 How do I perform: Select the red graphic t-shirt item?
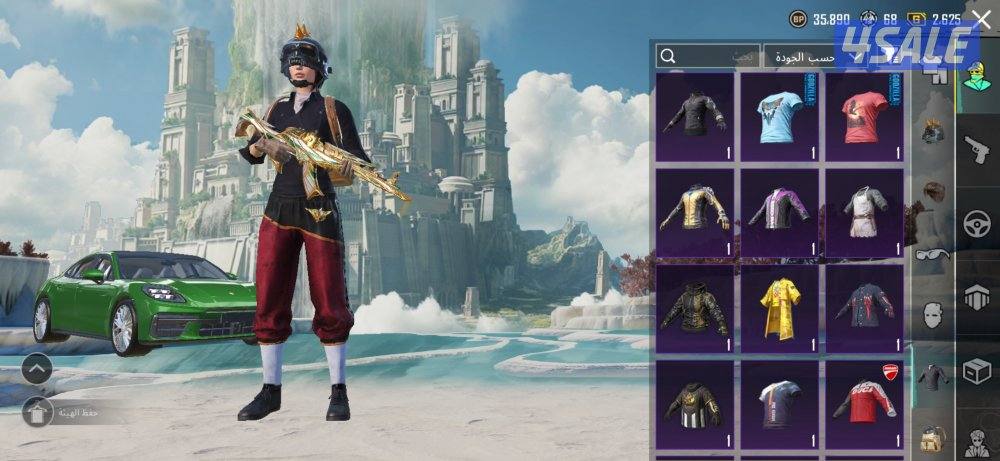[x=865, y=116]
